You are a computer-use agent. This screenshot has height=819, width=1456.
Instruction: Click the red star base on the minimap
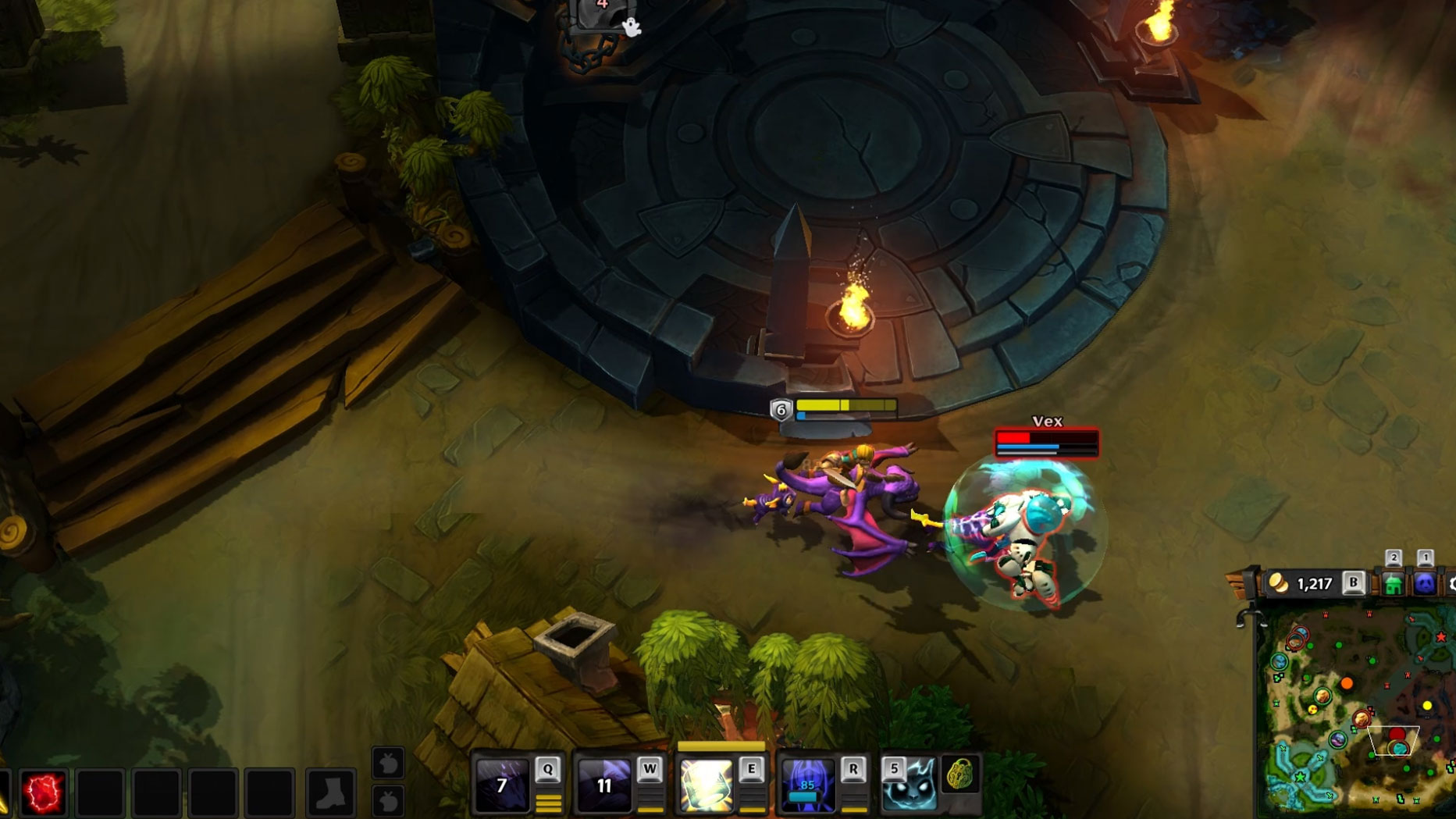pyautogui.click(x=1440, y=637)
